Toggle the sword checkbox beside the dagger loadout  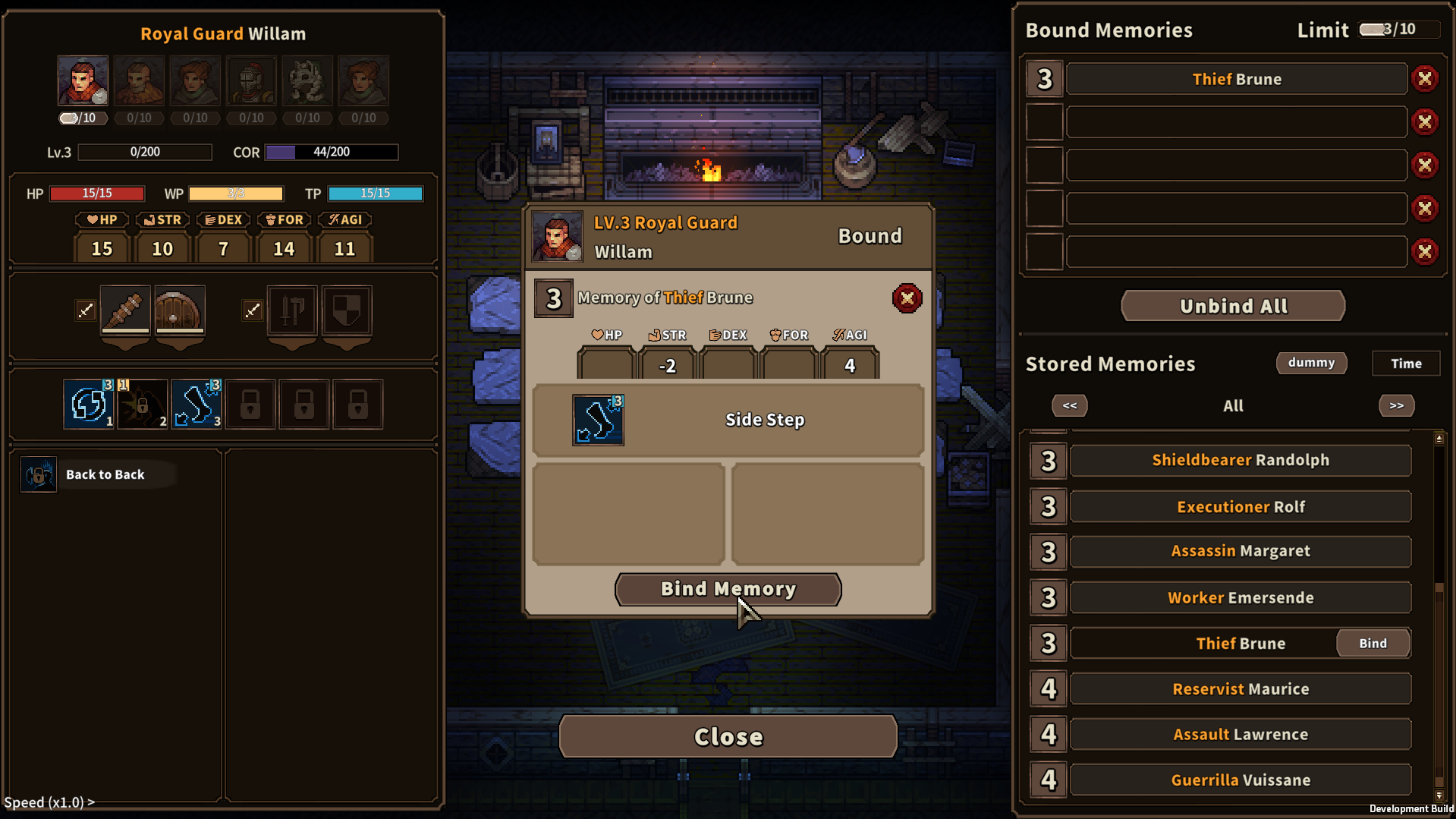(x=85, y=310)
